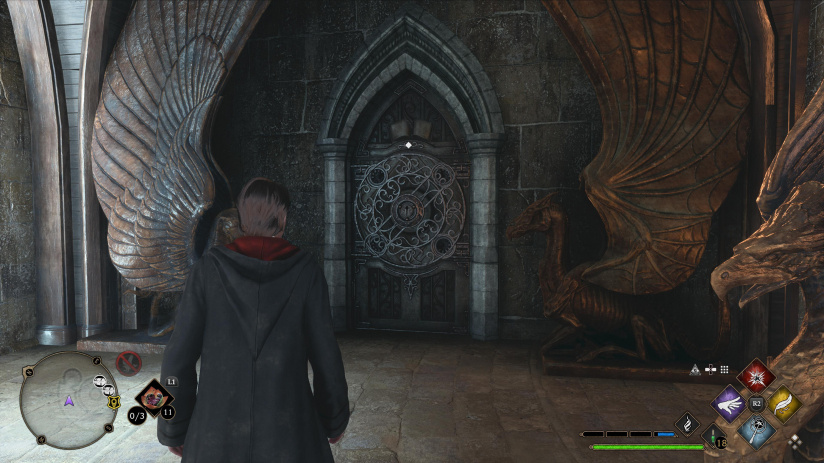
Task: Activate the ancient magic swirl icon
Action: pos(688,424)
